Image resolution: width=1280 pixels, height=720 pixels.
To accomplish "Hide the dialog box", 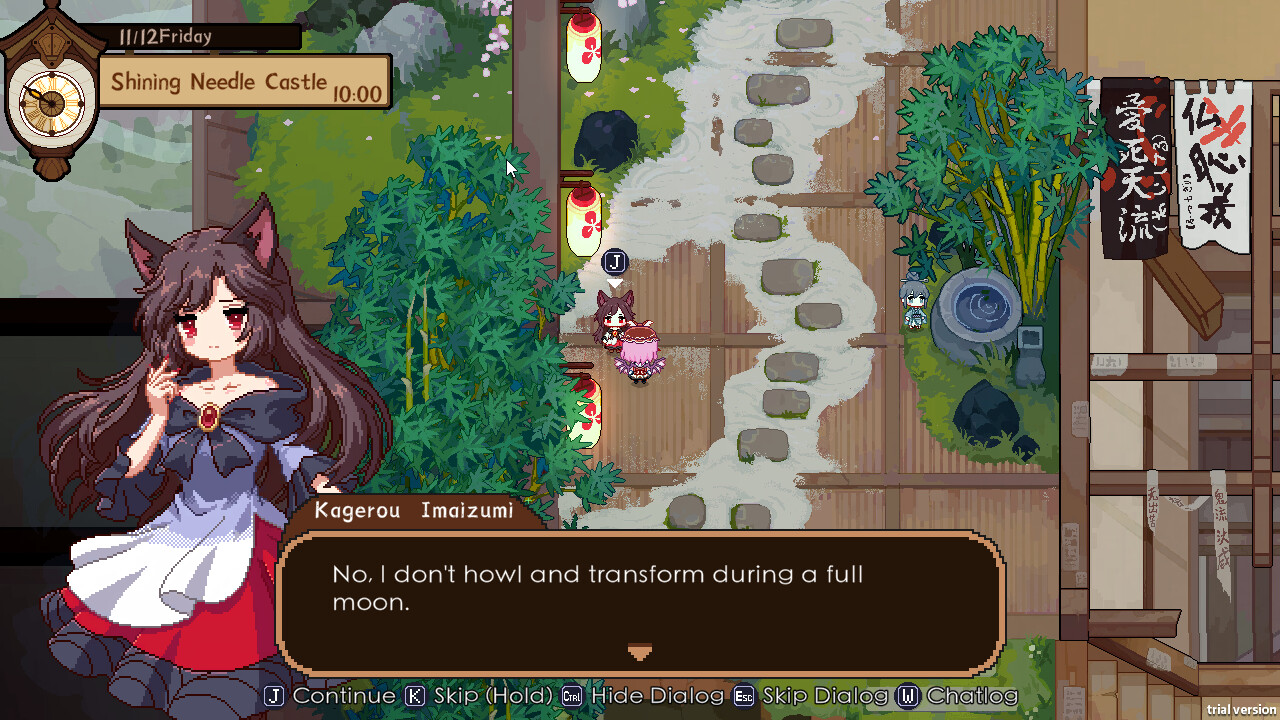I will click(x=655, y=696).
